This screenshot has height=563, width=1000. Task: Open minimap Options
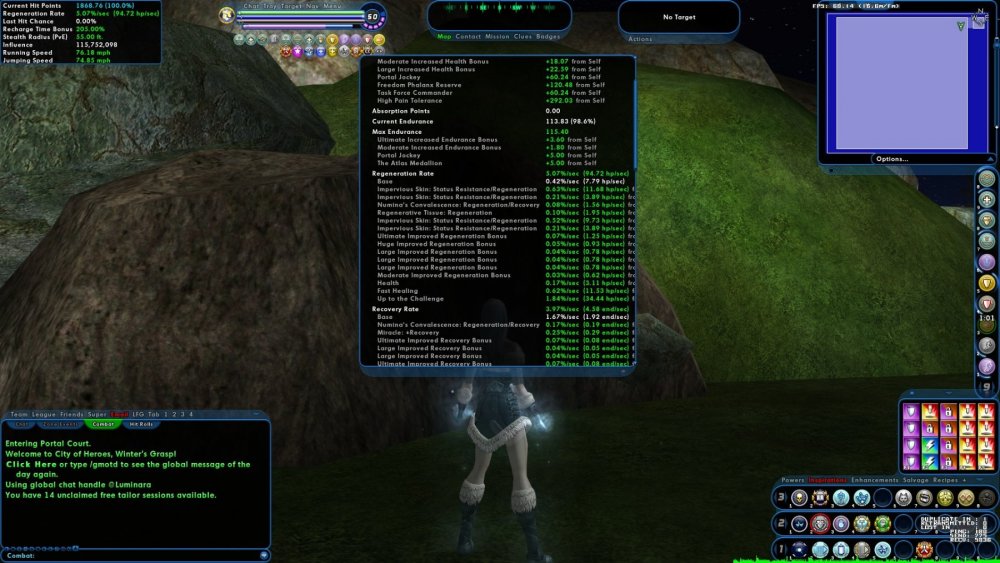[x=891, y=158]
